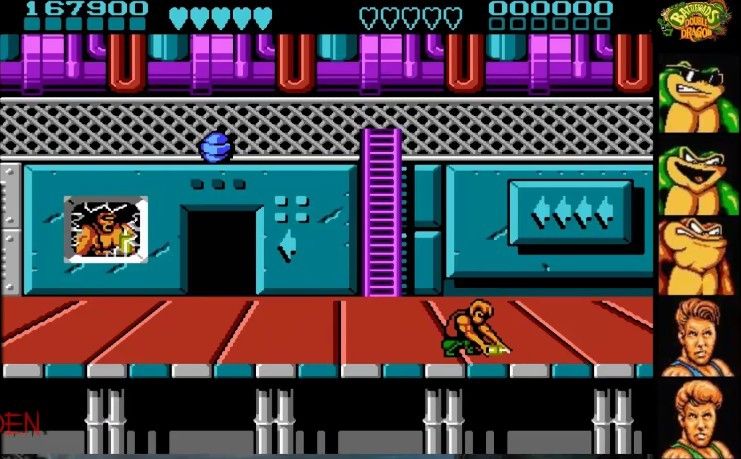Click the Battletoads Double Dragon logo
Viewport: 741px width, 459px height.
point(698,22)
